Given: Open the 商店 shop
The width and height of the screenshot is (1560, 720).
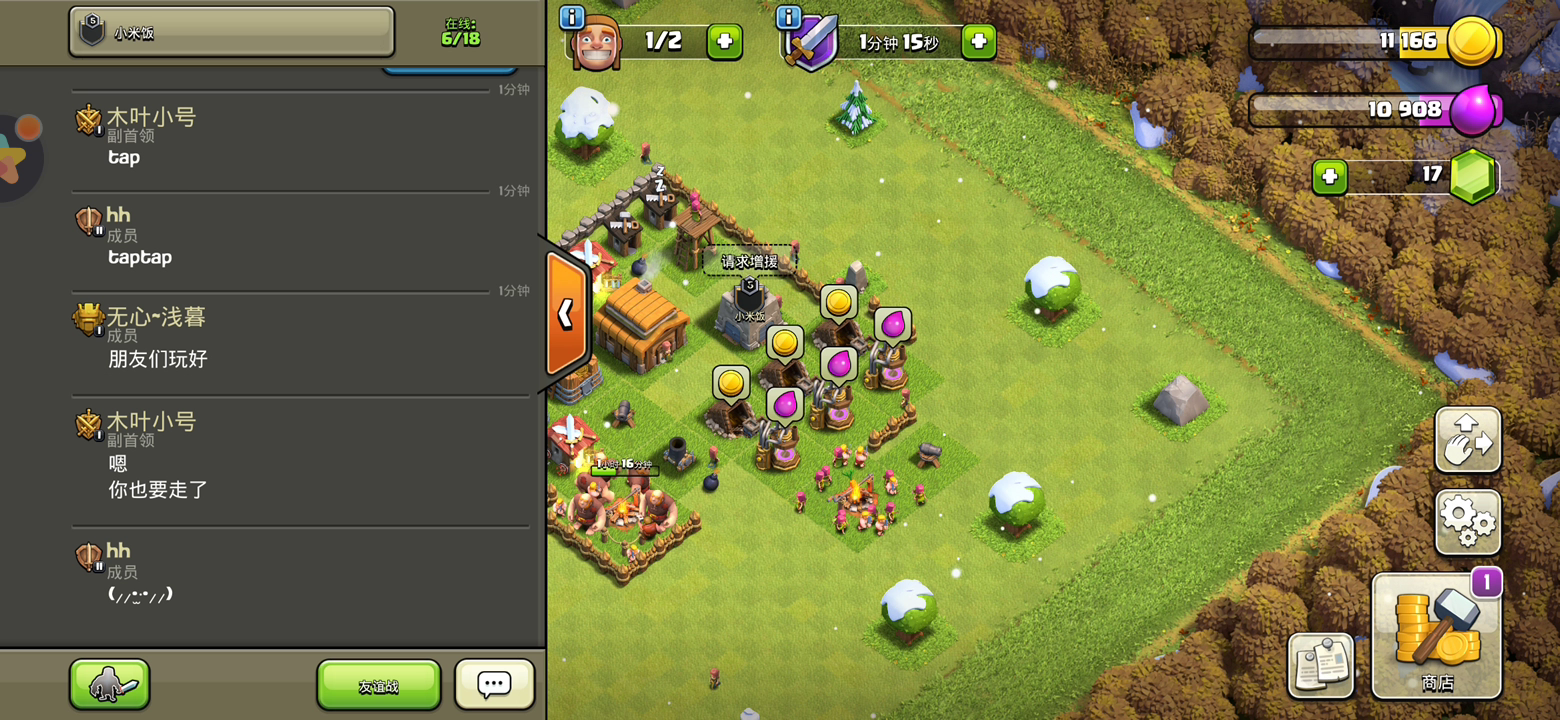Looking at the screenshot, I should click(x=1436, y=636).
